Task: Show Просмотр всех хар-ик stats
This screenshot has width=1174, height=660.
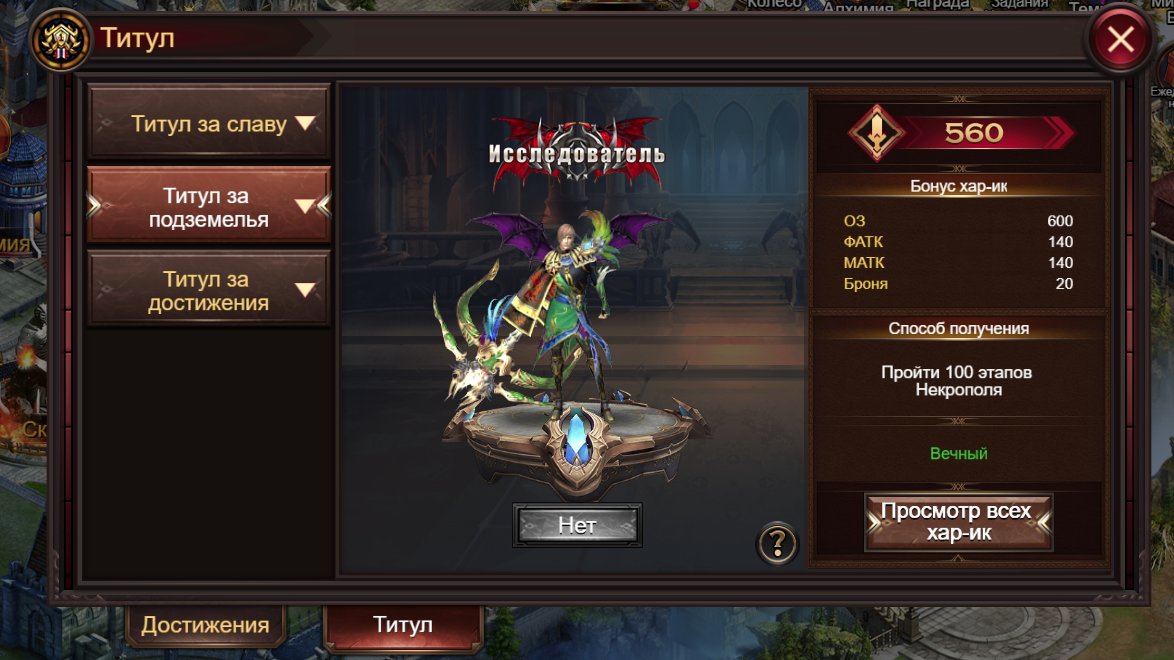Action: [957, 521]
